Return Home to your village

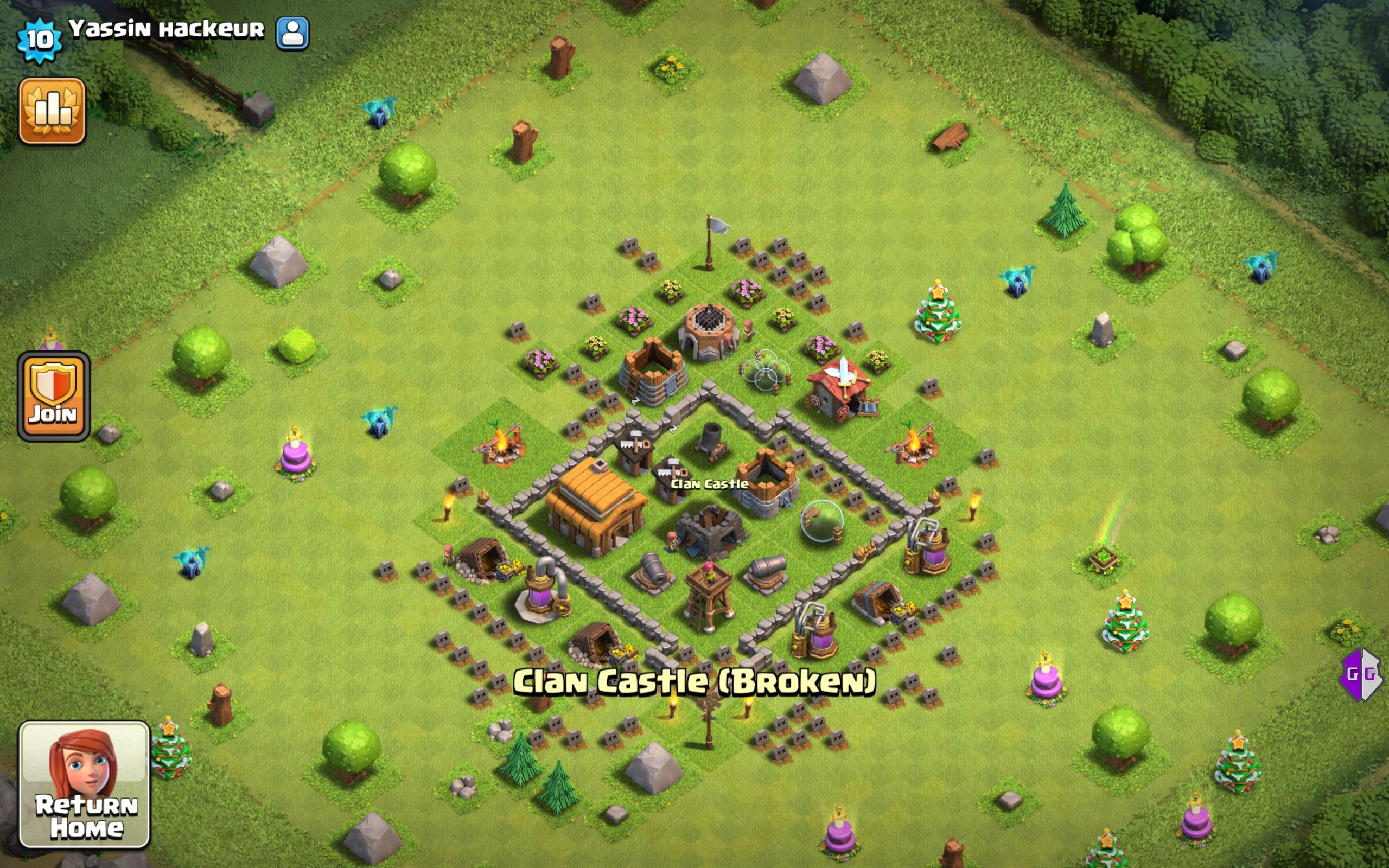click(85, 784)
